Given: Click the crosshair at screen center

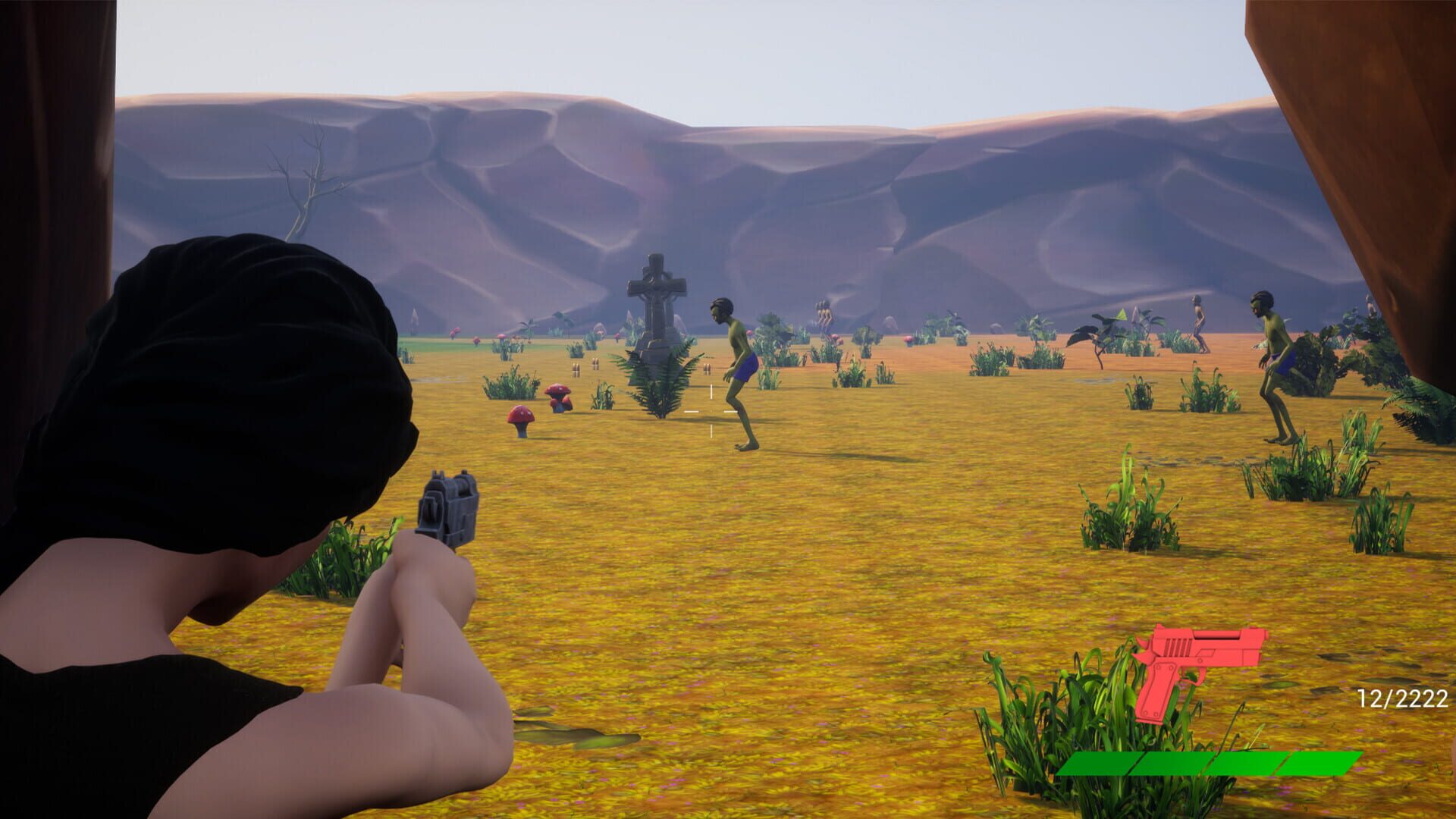Looking at the screenshot, I should tap(711, 409).
